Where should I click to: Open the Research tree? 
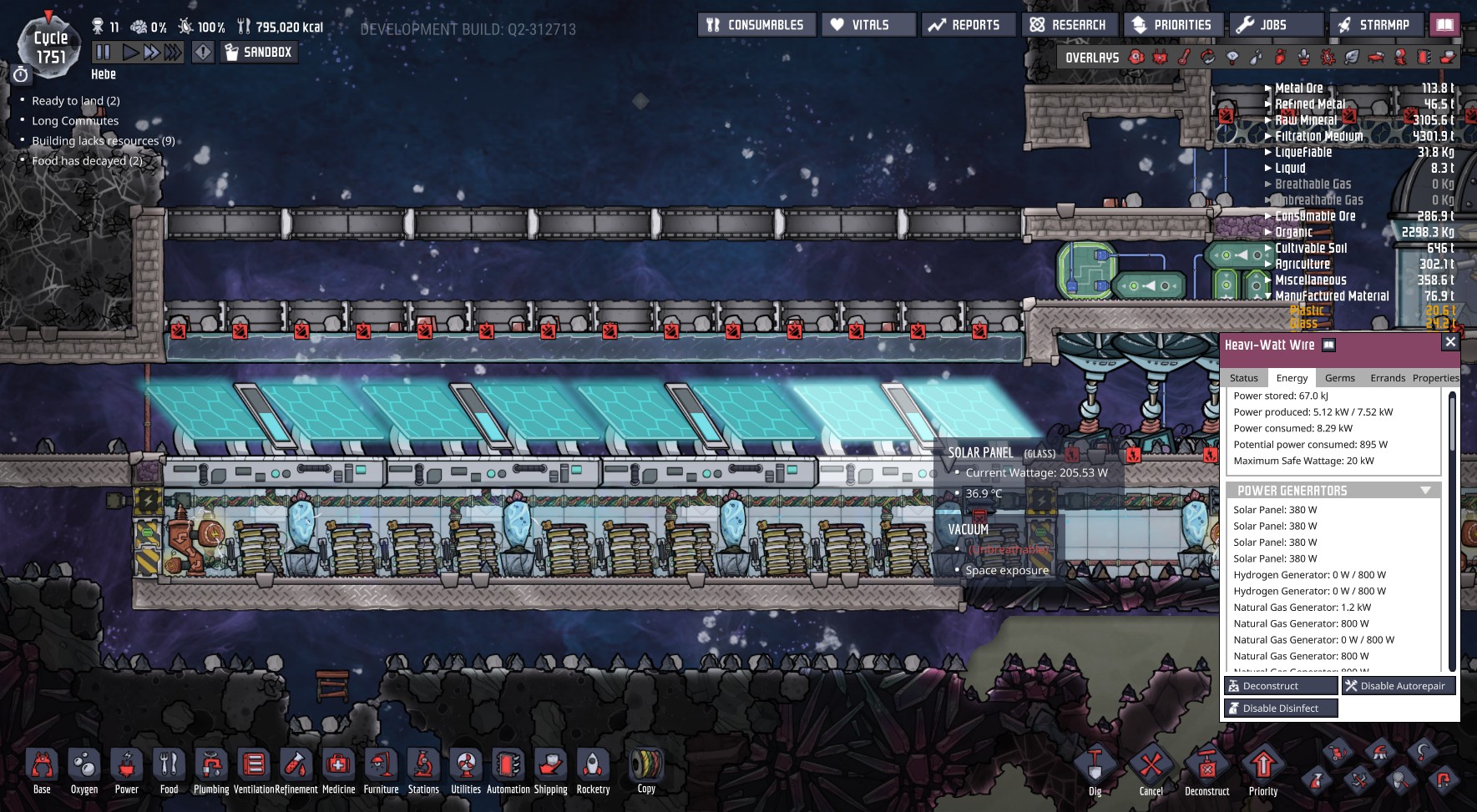click(1070, 25)
